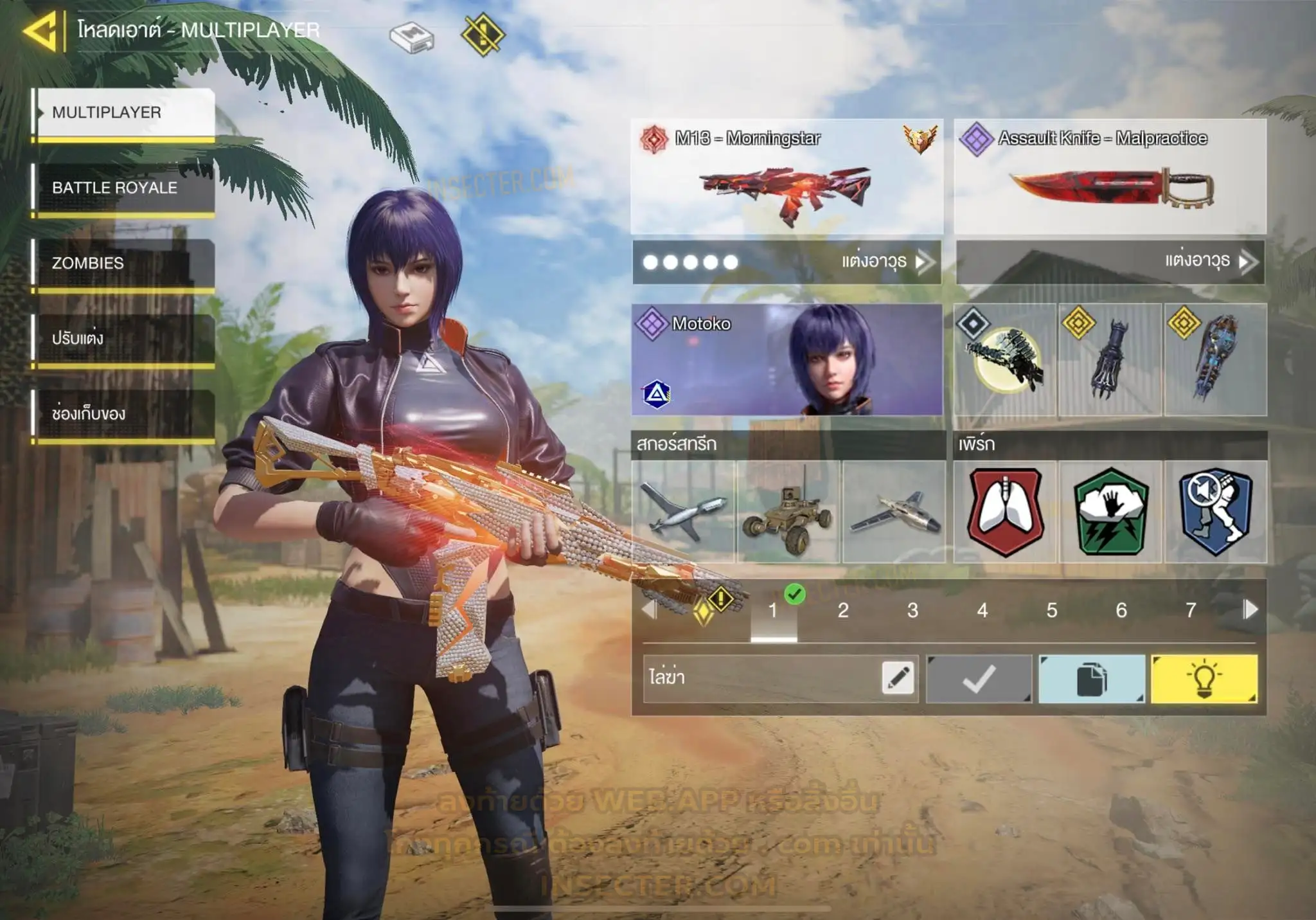This screenshot has width=1316, height=920.
Task: Edit the loadout name with pencil icon
Action: coord(898,678)
